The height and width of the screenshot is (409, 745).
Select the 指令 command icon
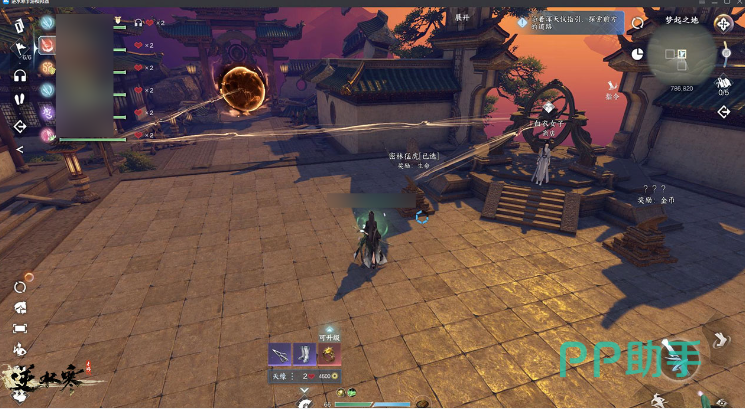[612, 92]
